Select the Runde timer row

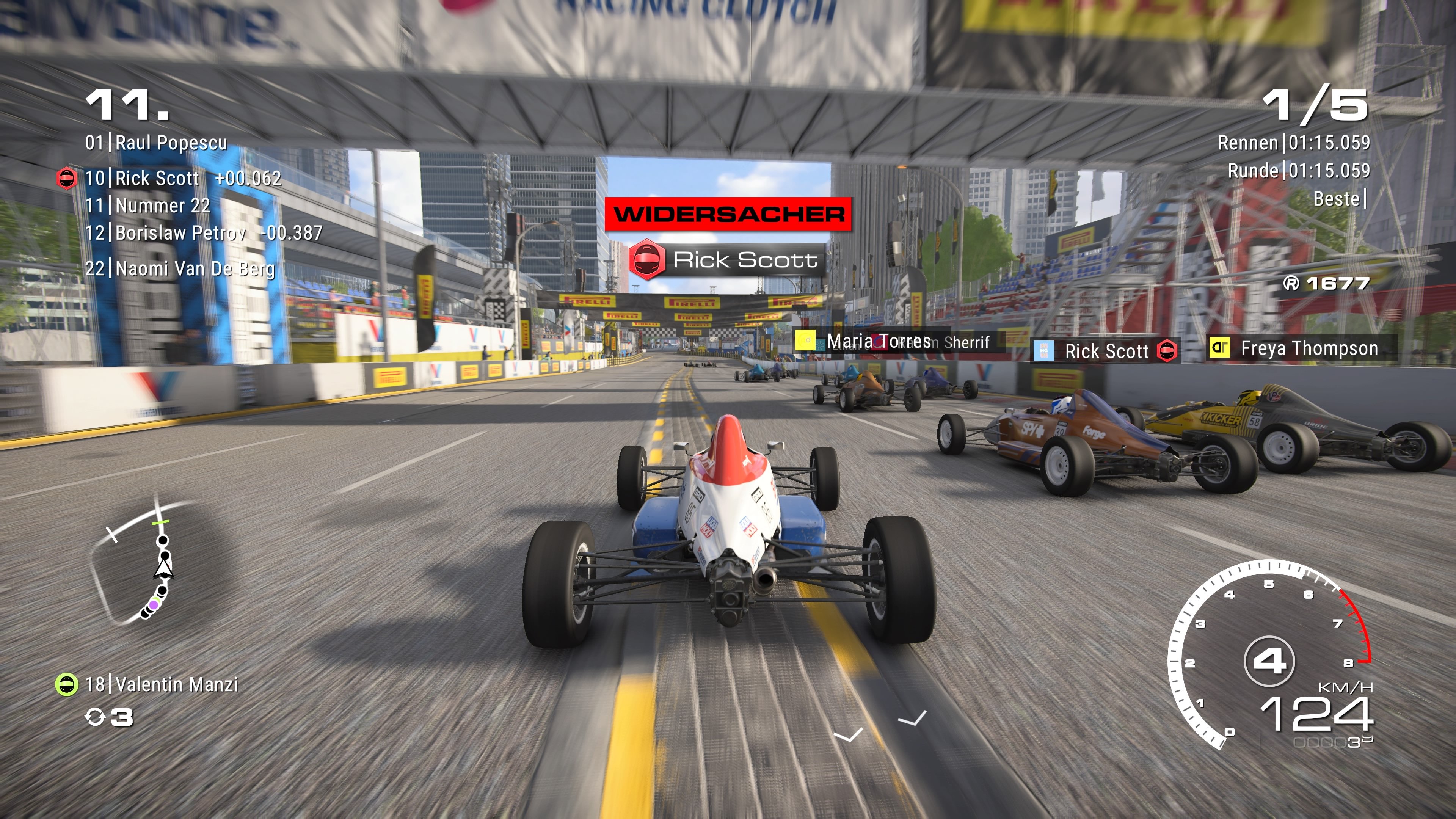[1297, 171]
